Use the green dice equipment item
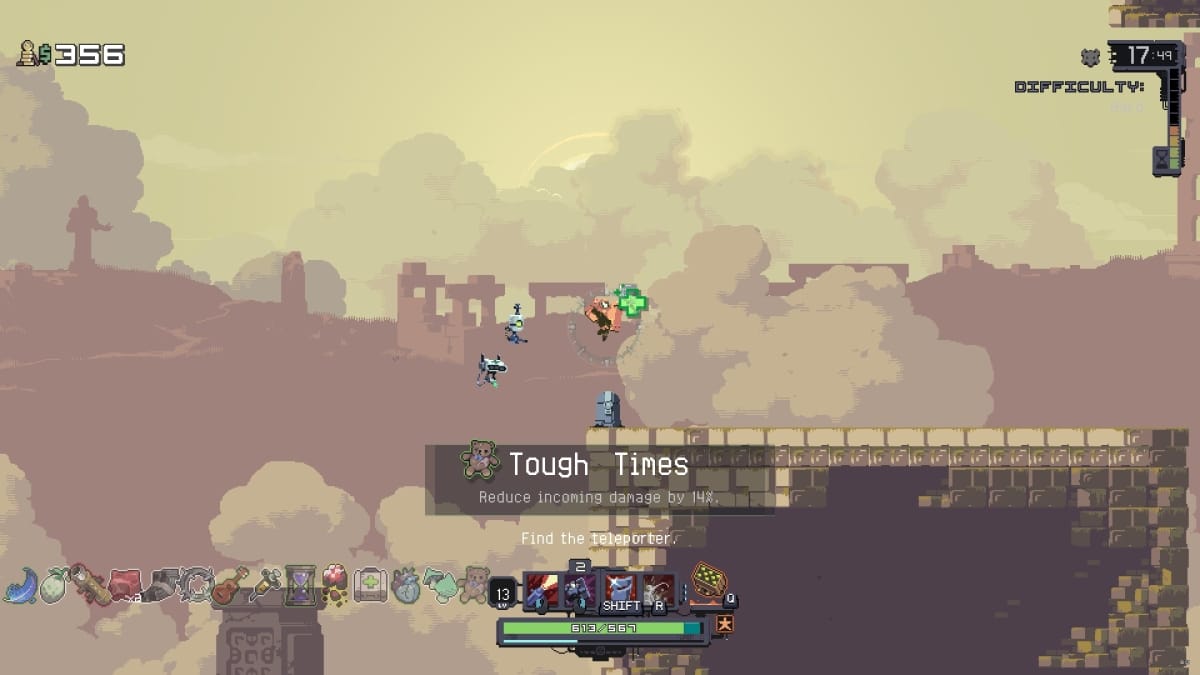 pos(708,581)
